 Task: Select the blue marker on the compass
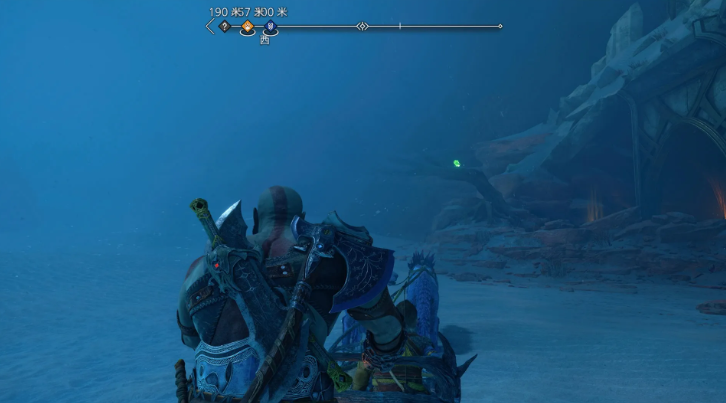point(269,27)
